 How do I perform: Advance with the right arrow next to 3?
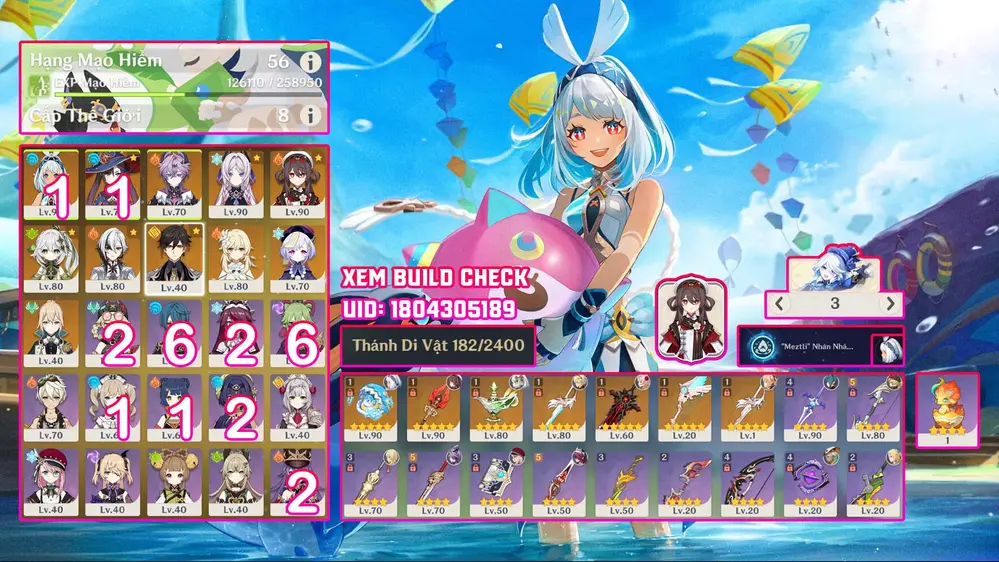click(x=888, y=303)
